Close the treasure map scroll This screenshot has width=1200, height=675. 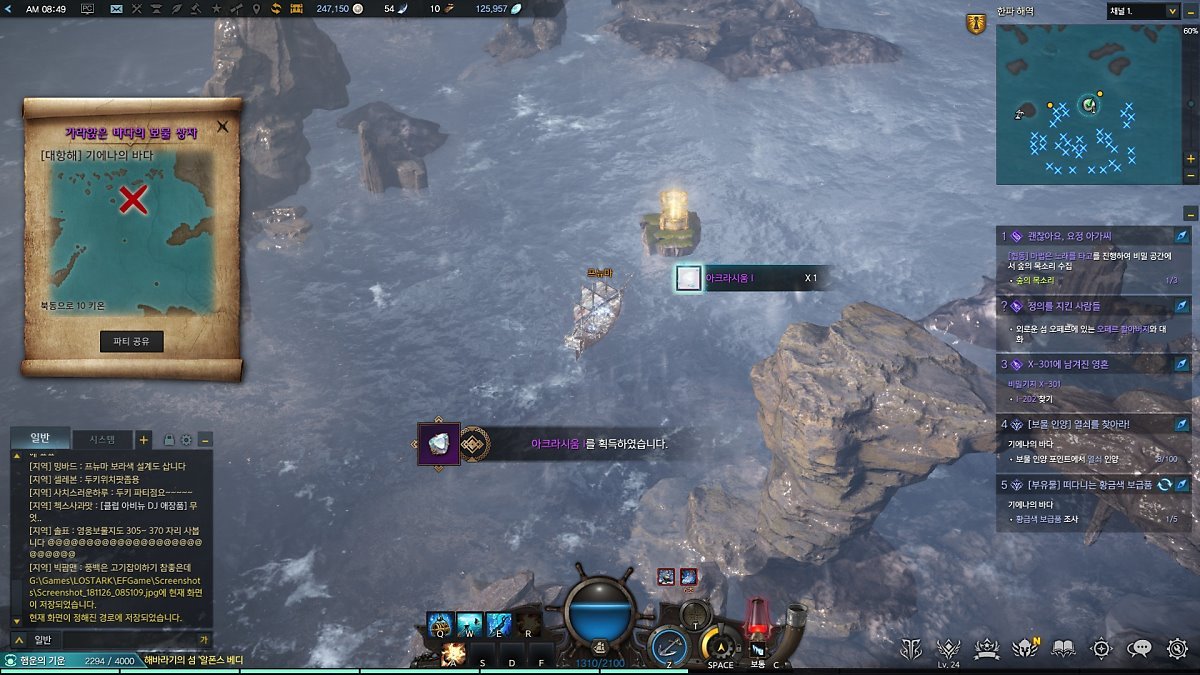click(223, 127)
